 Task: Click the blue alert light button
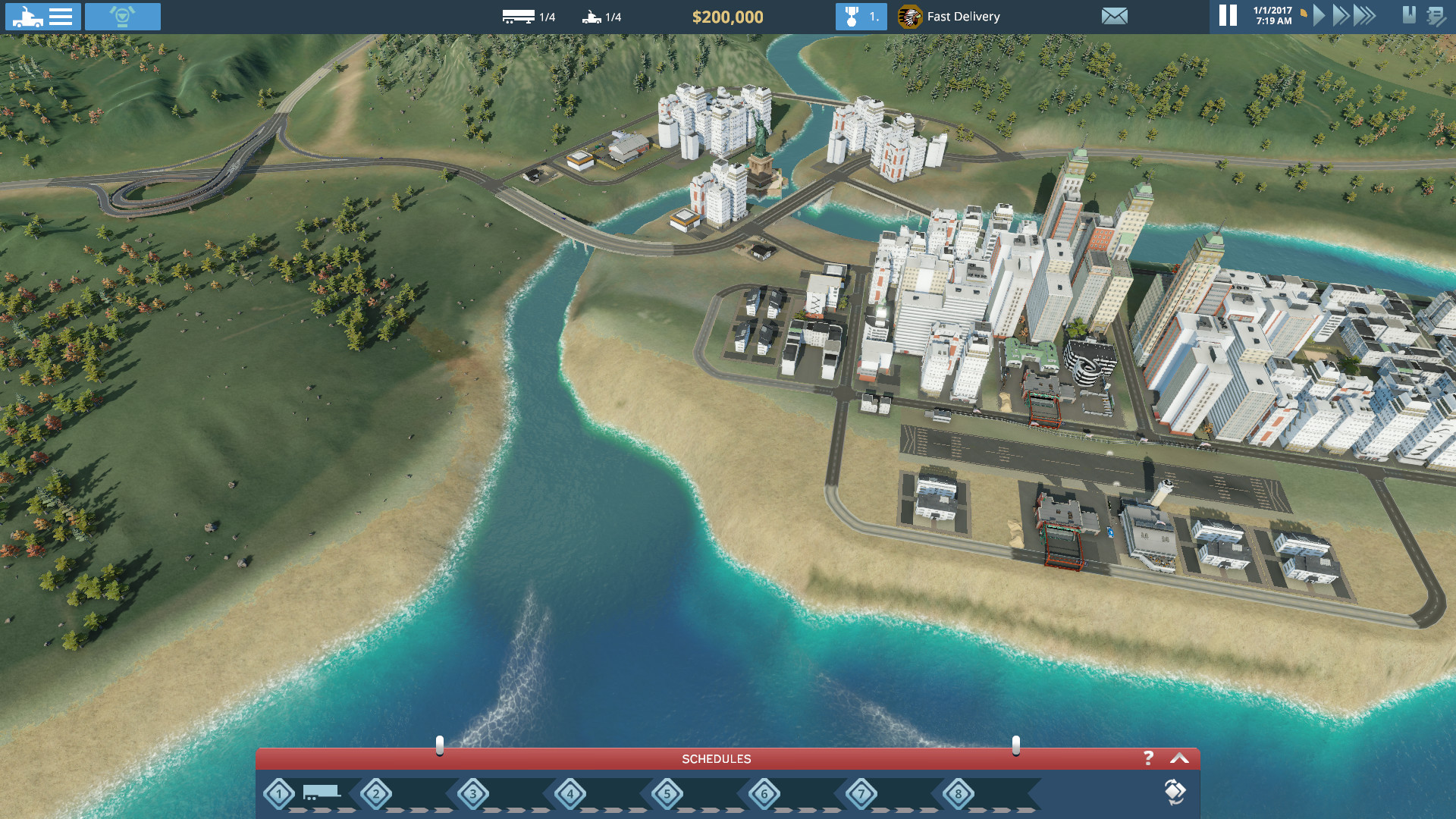coord(122,17)
